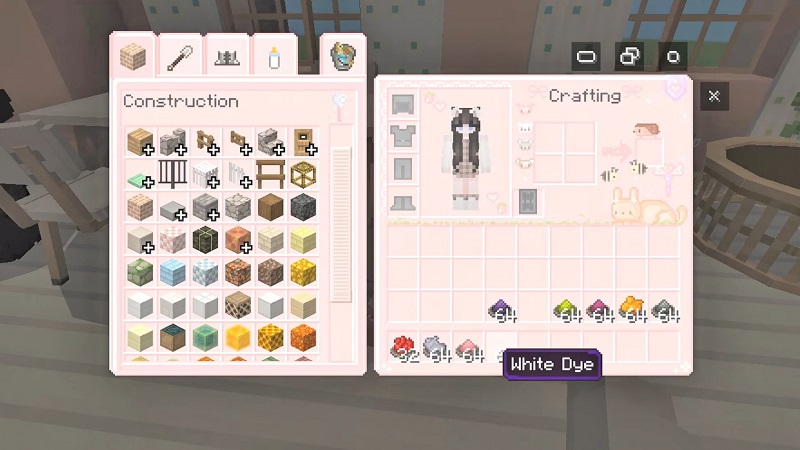Select the pink dye stack in the hotbar
800x450 pixels.
click(x=467, y=349)
